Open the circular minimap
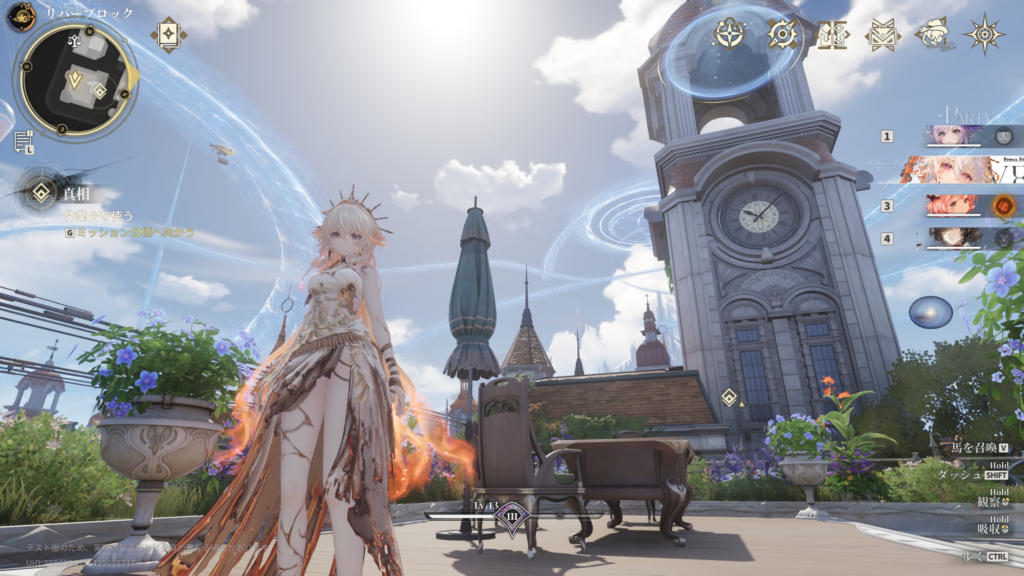 coord(75,81)
